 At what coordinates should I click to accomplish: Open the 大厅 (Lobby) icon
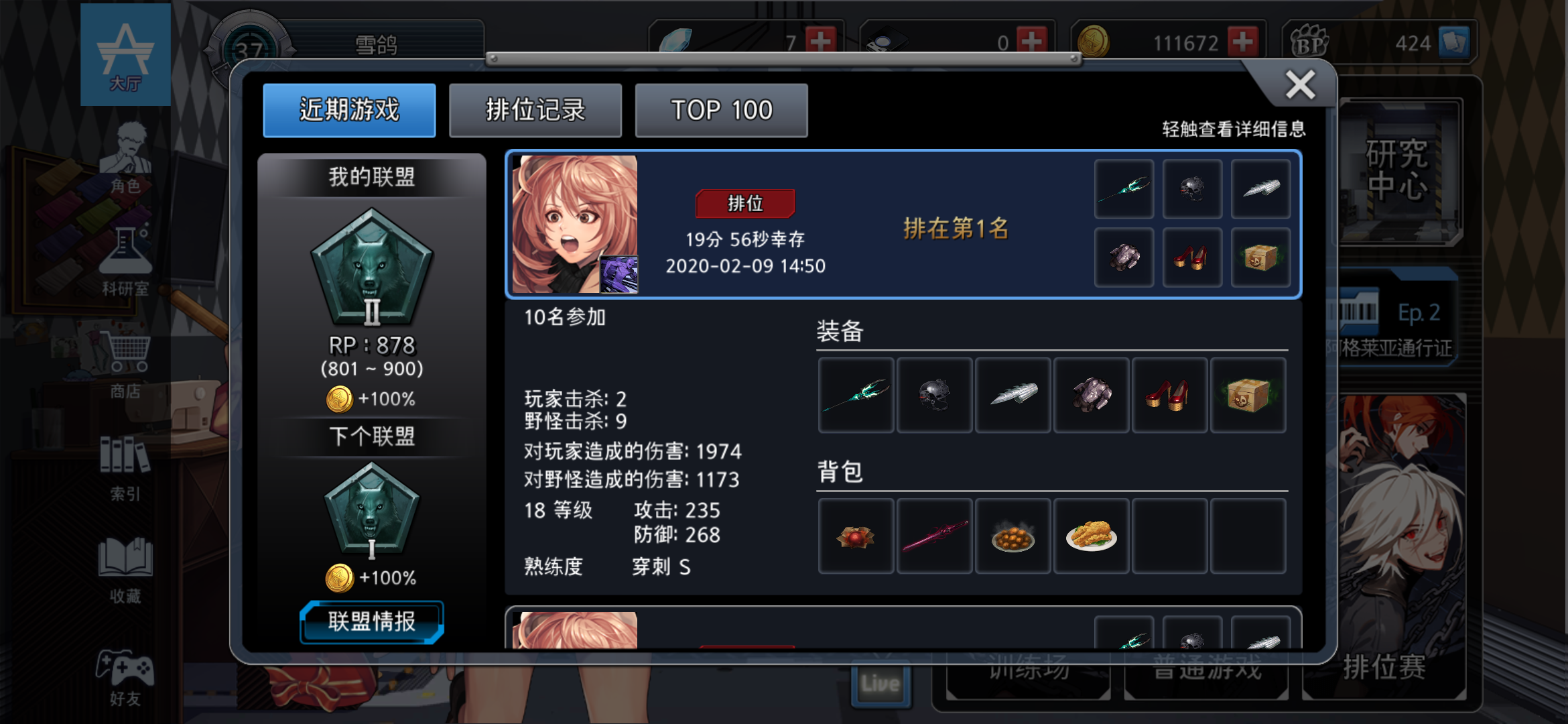coord(126,52)
